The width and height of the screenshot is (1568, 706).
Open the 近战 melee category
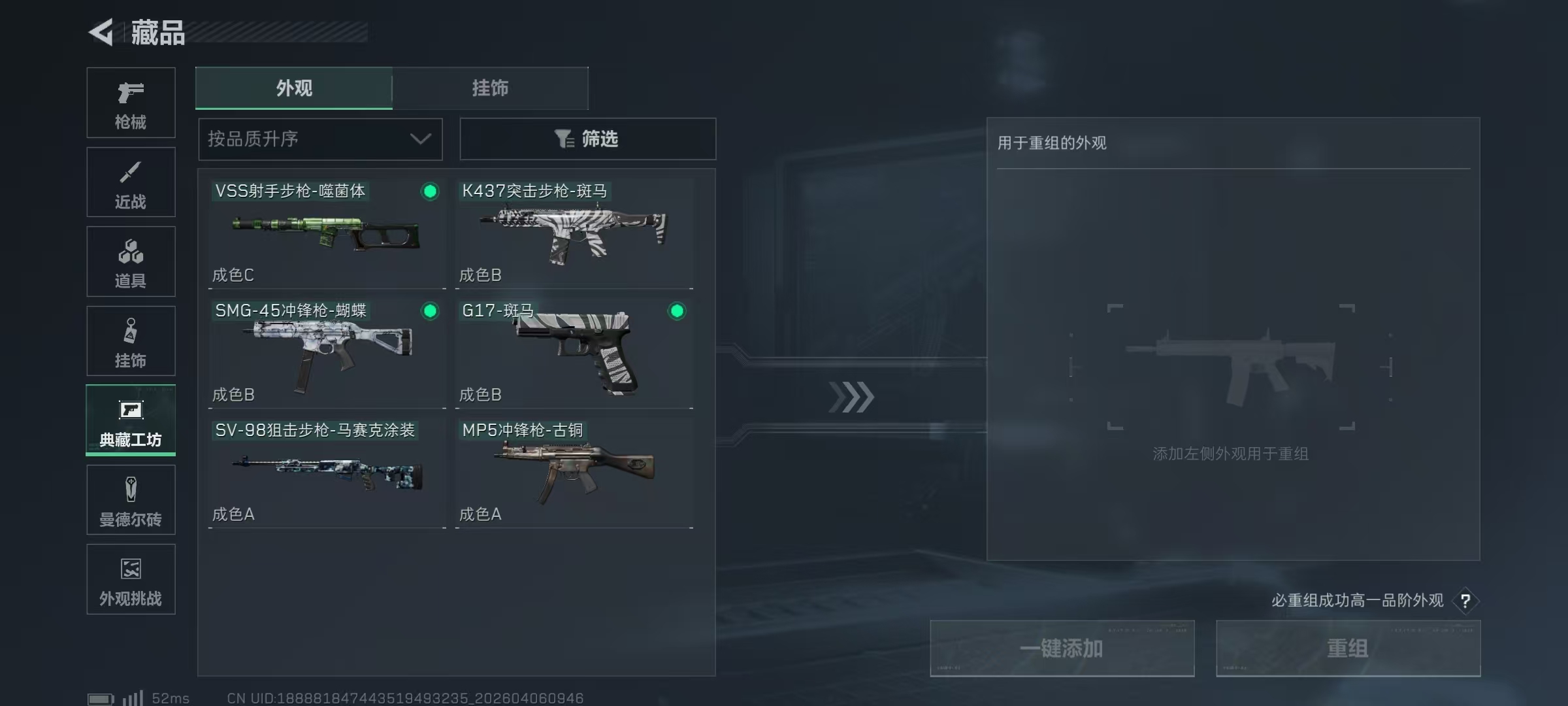pos(130,182)
